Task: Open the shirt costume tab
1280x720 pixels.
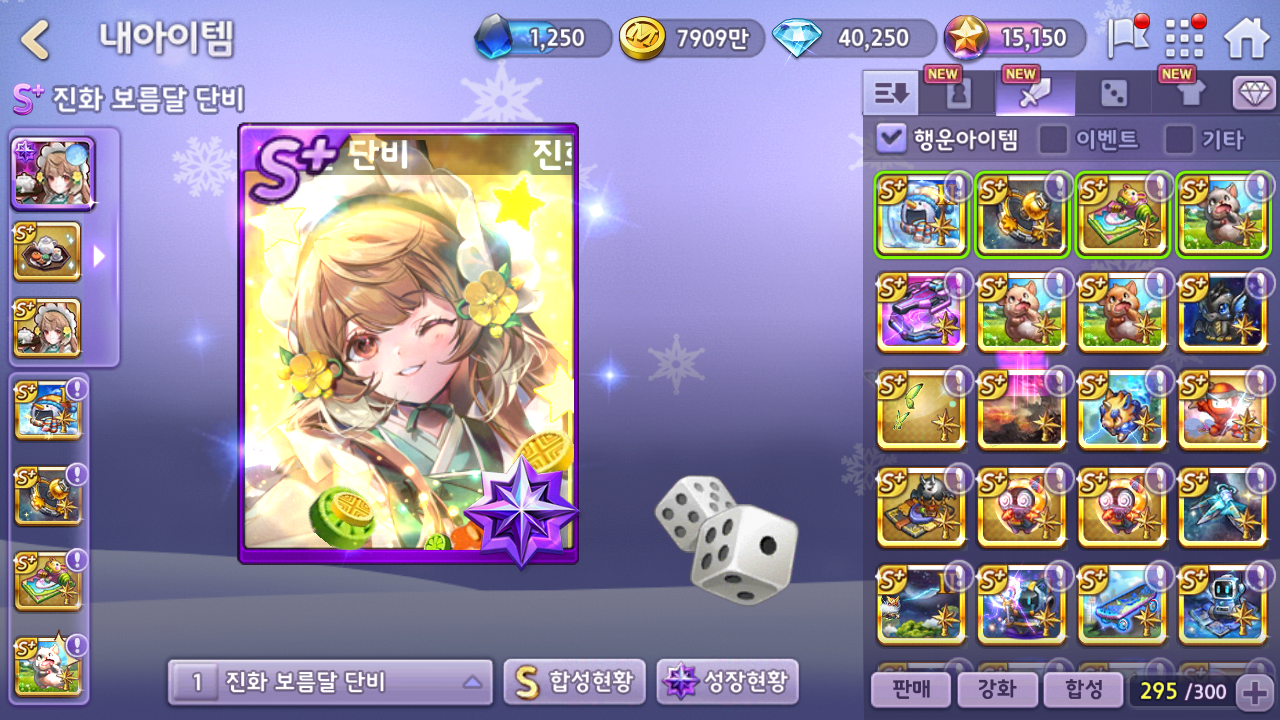Action: (x=1191, y=94)
